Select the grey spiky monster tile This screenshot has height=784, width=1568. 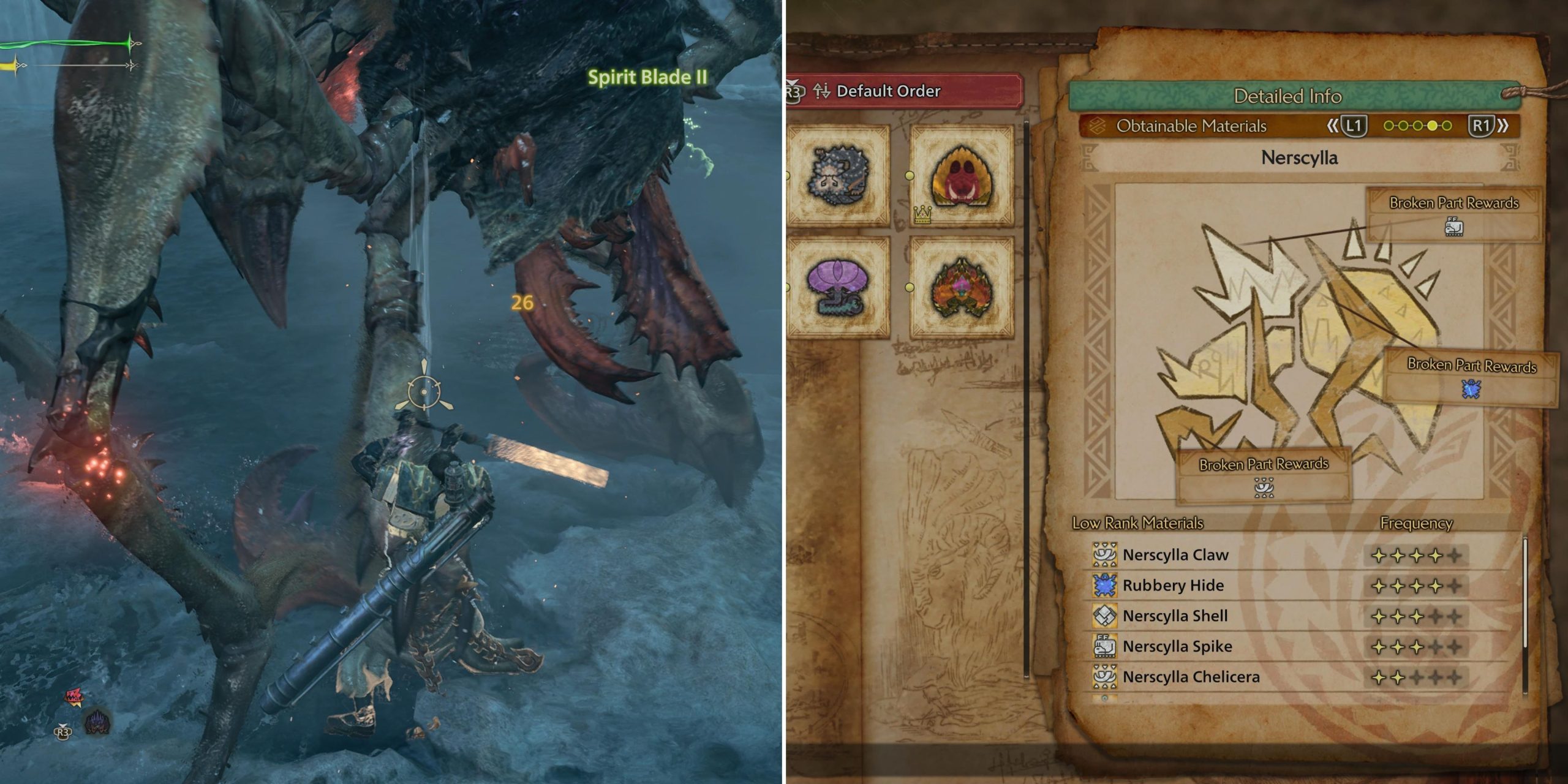(x=838, y=175)
